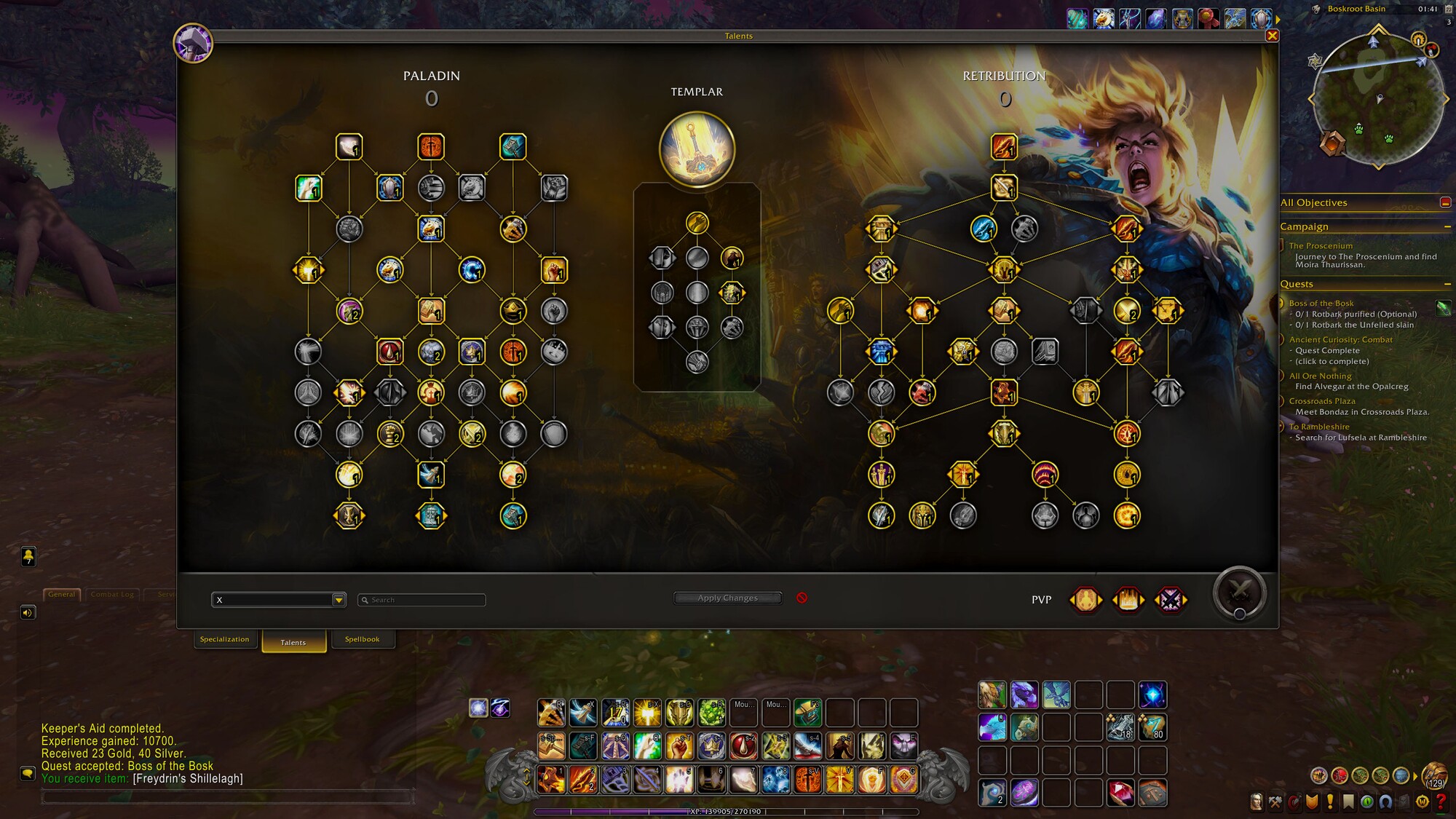Viewport: 1456px width, 819px height.
Task: Collapse the Quests section header
Action: point(1447,284)
